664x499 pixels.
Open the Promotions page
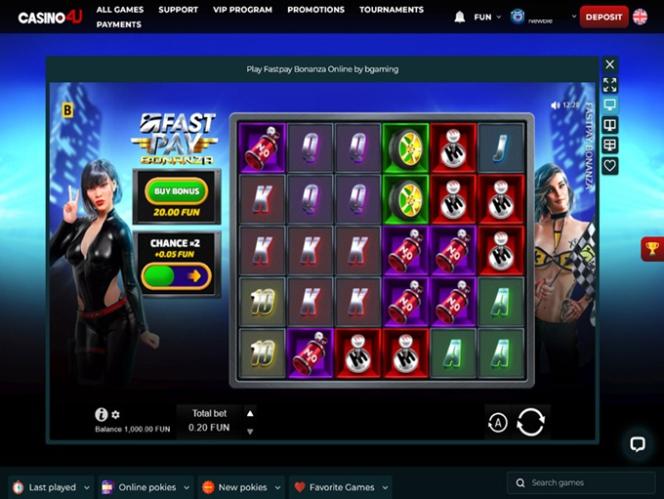pos(316,10)
